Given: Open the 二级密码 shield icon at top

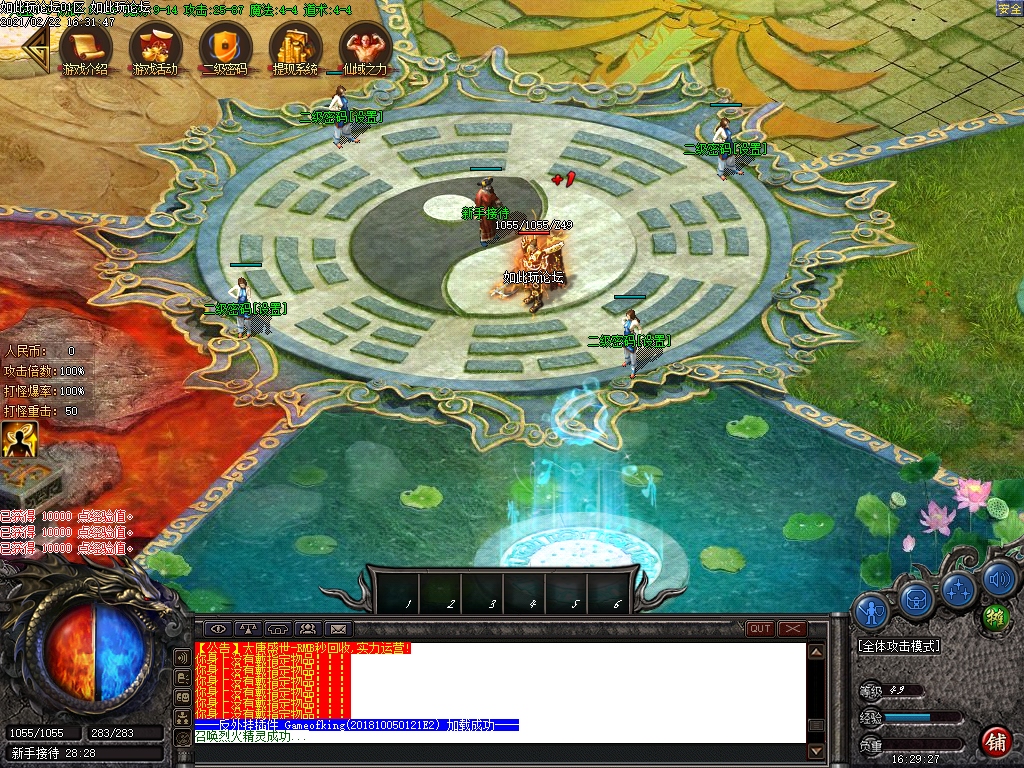Looking at the screenshot, I should [224, 47].
